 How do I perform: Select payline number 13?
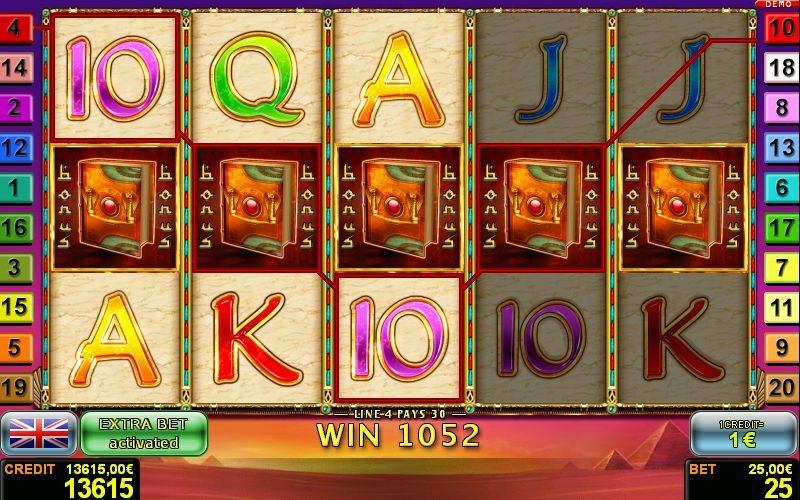(x=780, y=147)
